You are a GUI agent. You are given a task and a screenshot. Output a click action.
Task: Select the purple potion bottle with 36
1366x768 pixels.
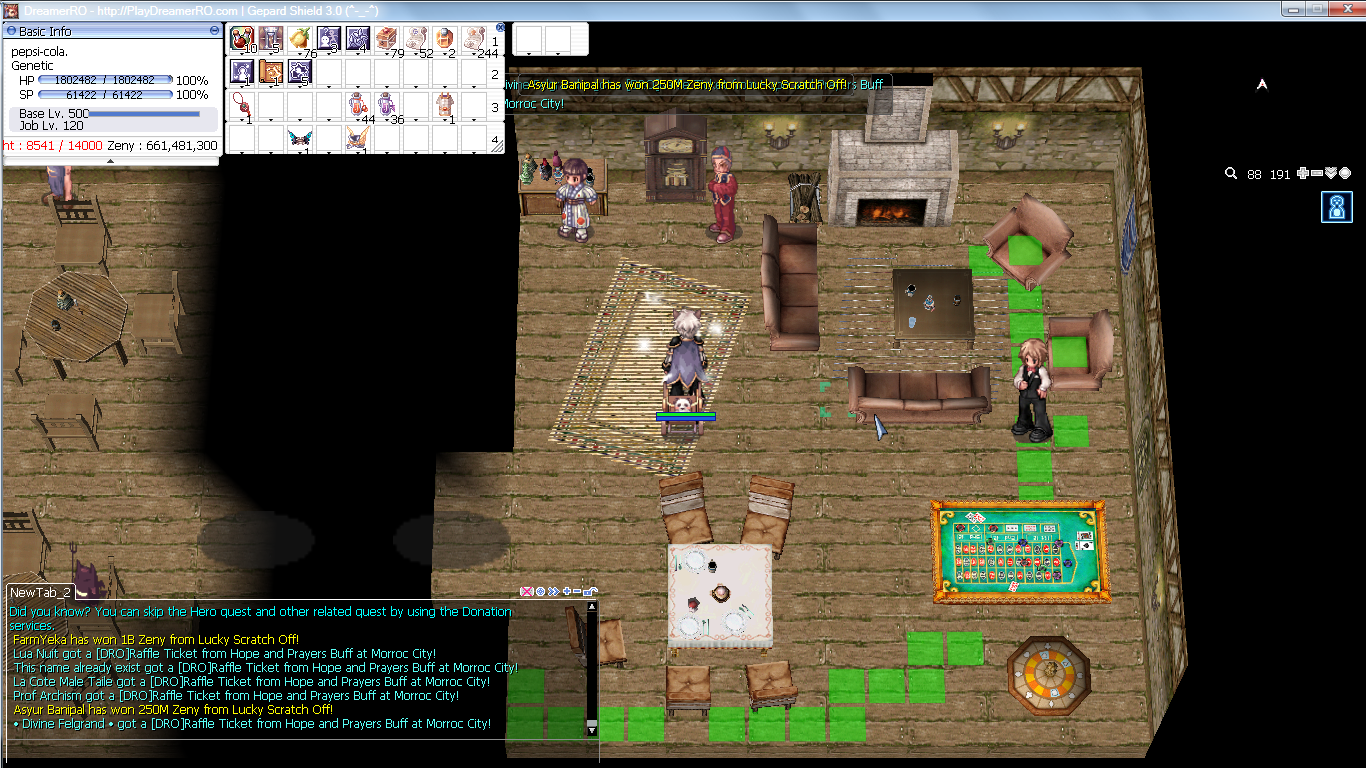click(386, 105)
